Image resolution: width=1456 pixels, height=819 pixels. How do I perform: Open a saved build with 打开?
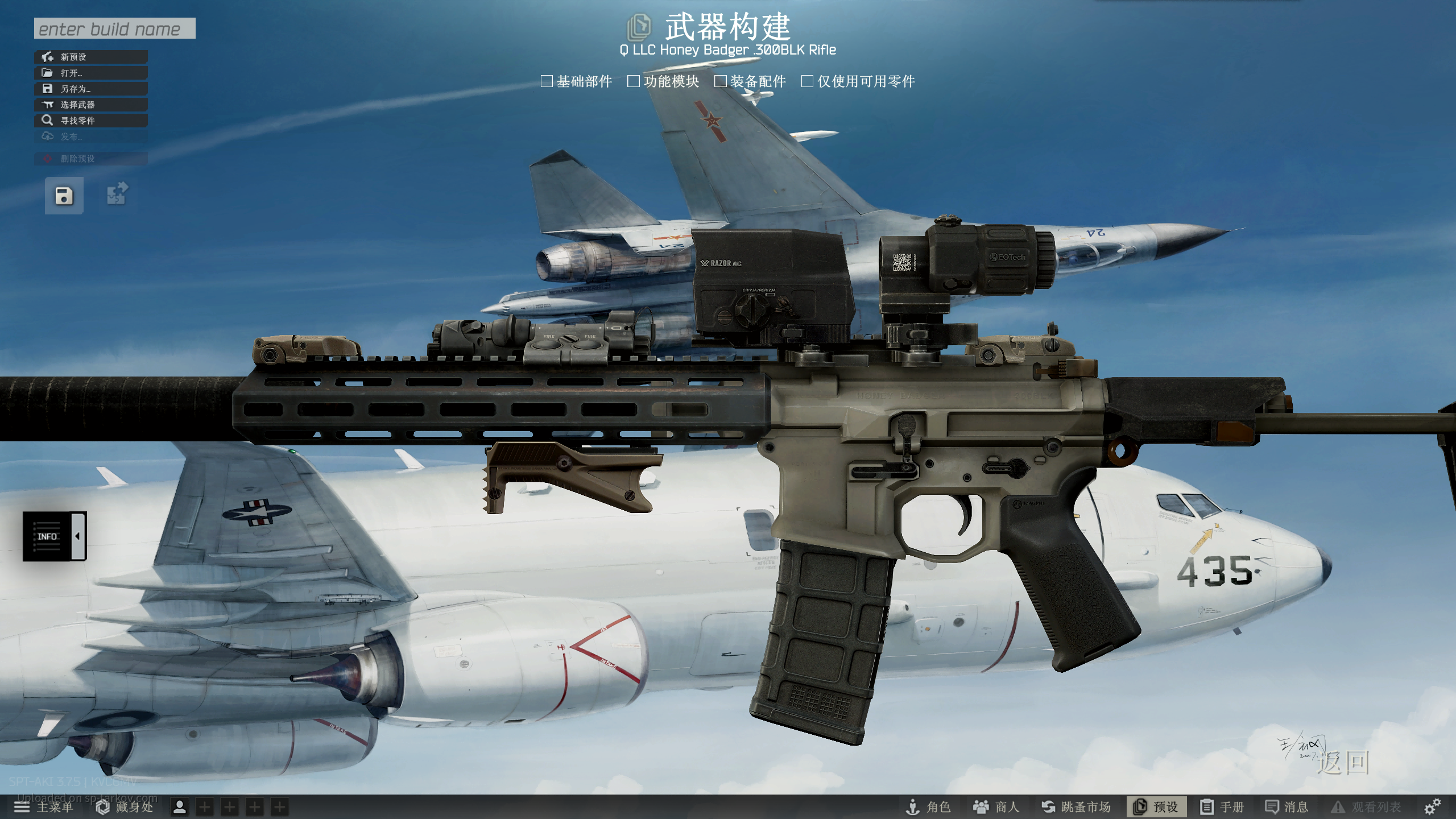click(91, 73)
